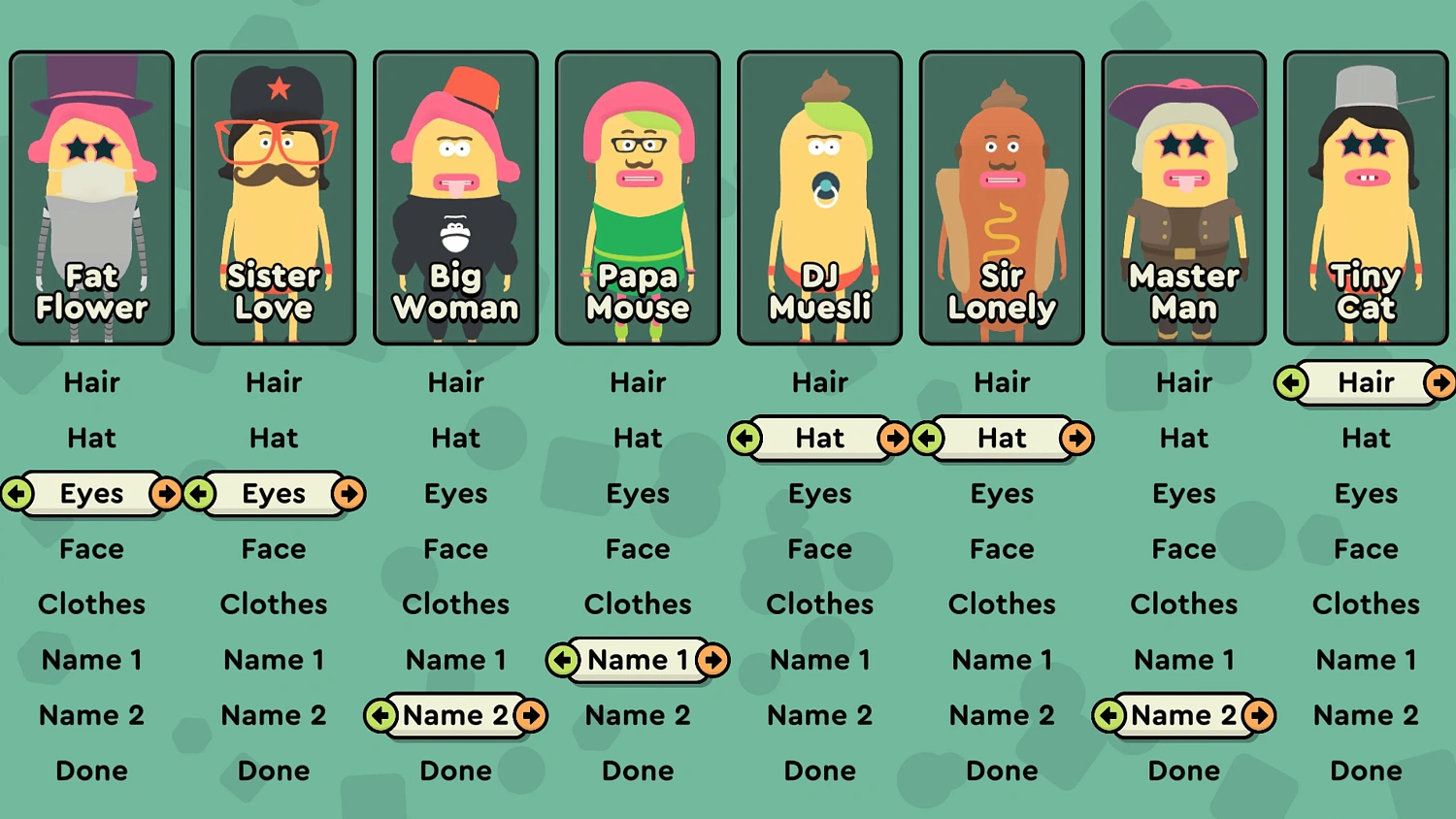Screen dimensions: 1456x819
Task: Click right arrow on Papa Mouse's Name 1 selector
Action: [x=713, y=660]
